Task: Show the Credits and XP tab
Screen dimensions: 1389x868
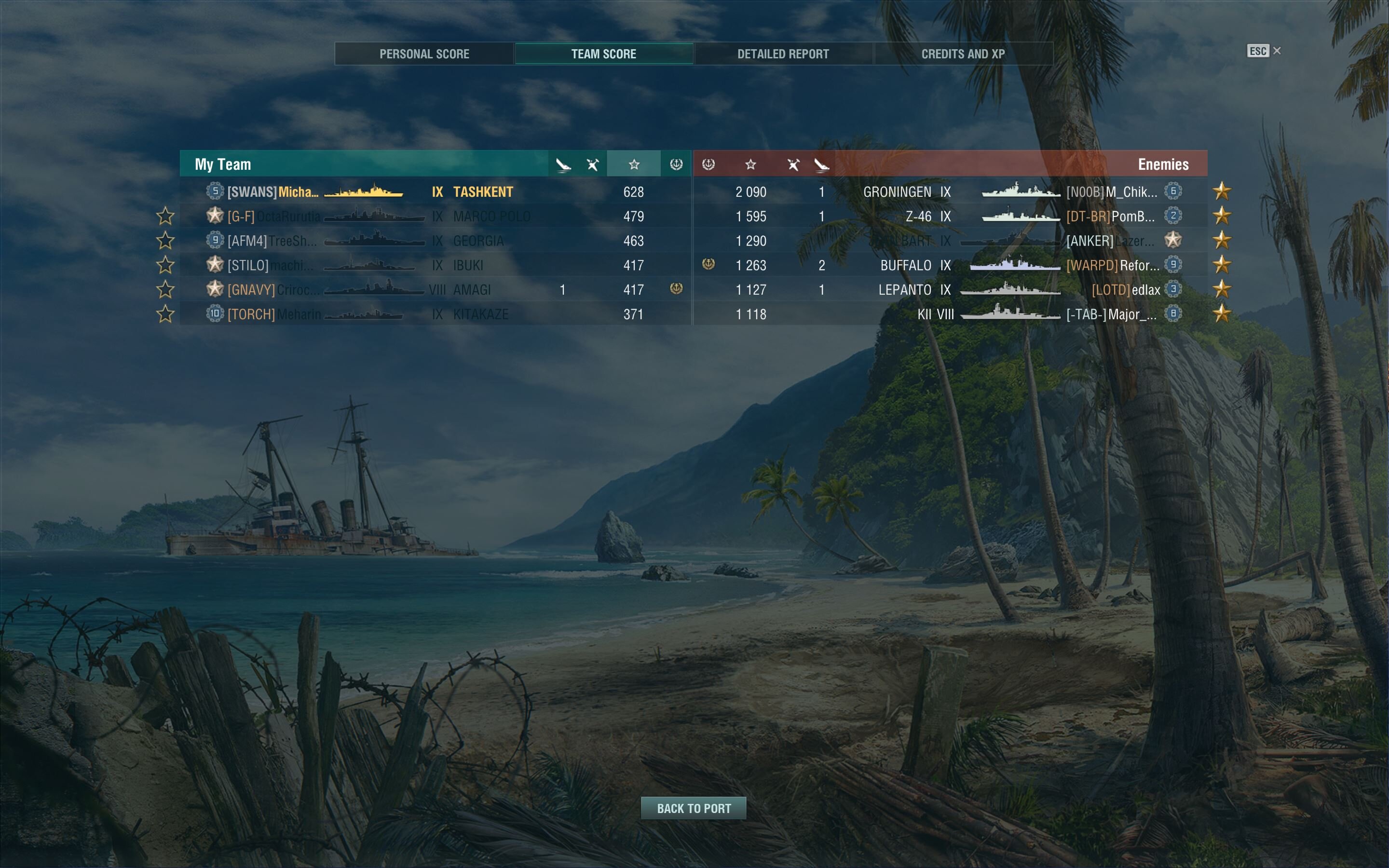Action: point(963,54)
